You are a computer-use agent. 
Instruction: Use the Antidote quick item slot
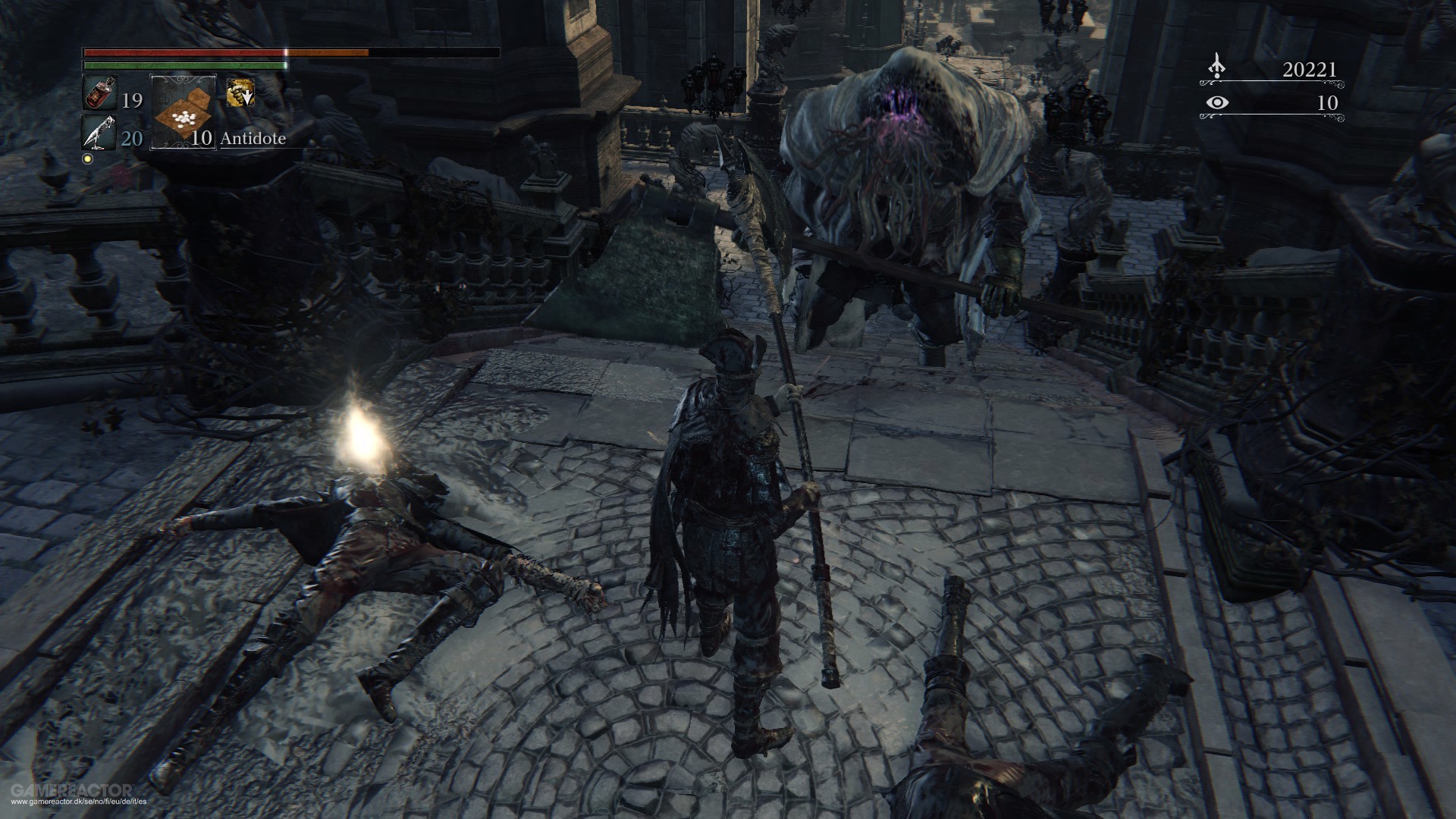pyautogui.click(x=183, y=111)
